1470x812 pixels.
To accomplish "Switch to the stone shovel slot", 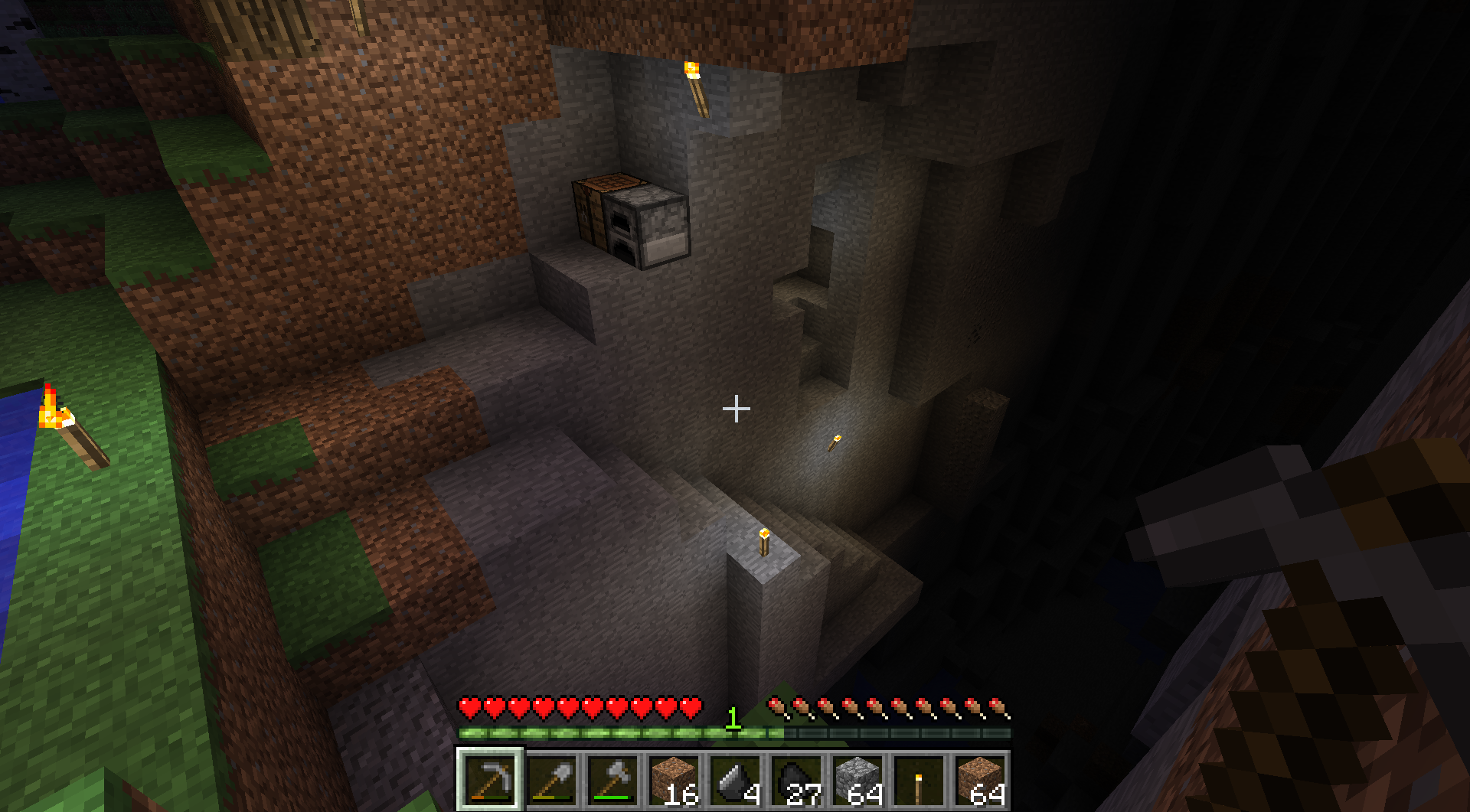I will tap(551, 780).
